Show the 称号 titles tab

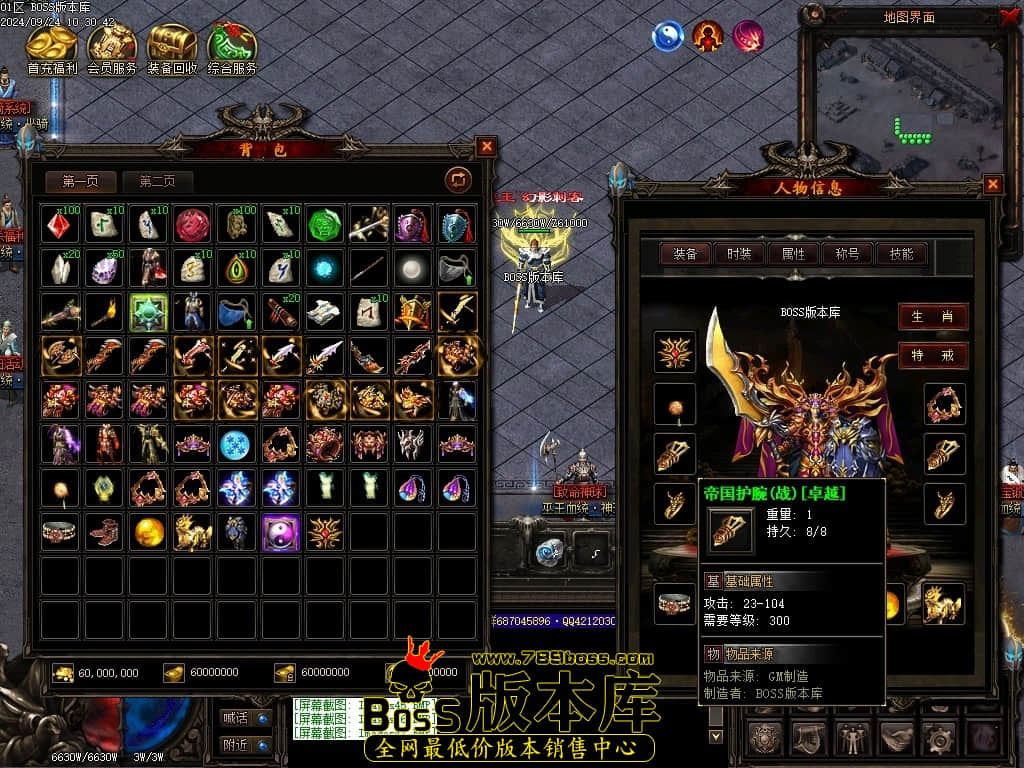847,254
